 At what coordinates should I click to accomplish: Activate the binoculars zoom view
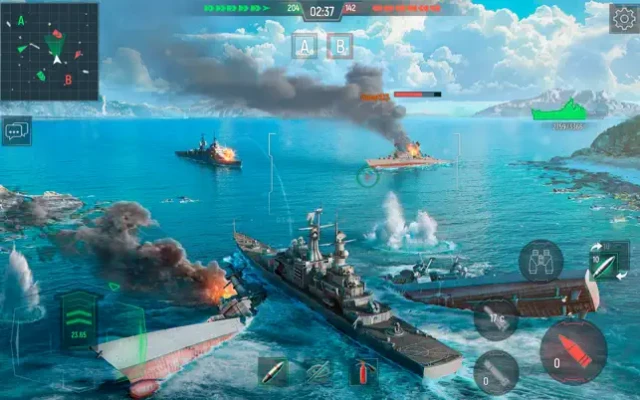tap(541, 260)
